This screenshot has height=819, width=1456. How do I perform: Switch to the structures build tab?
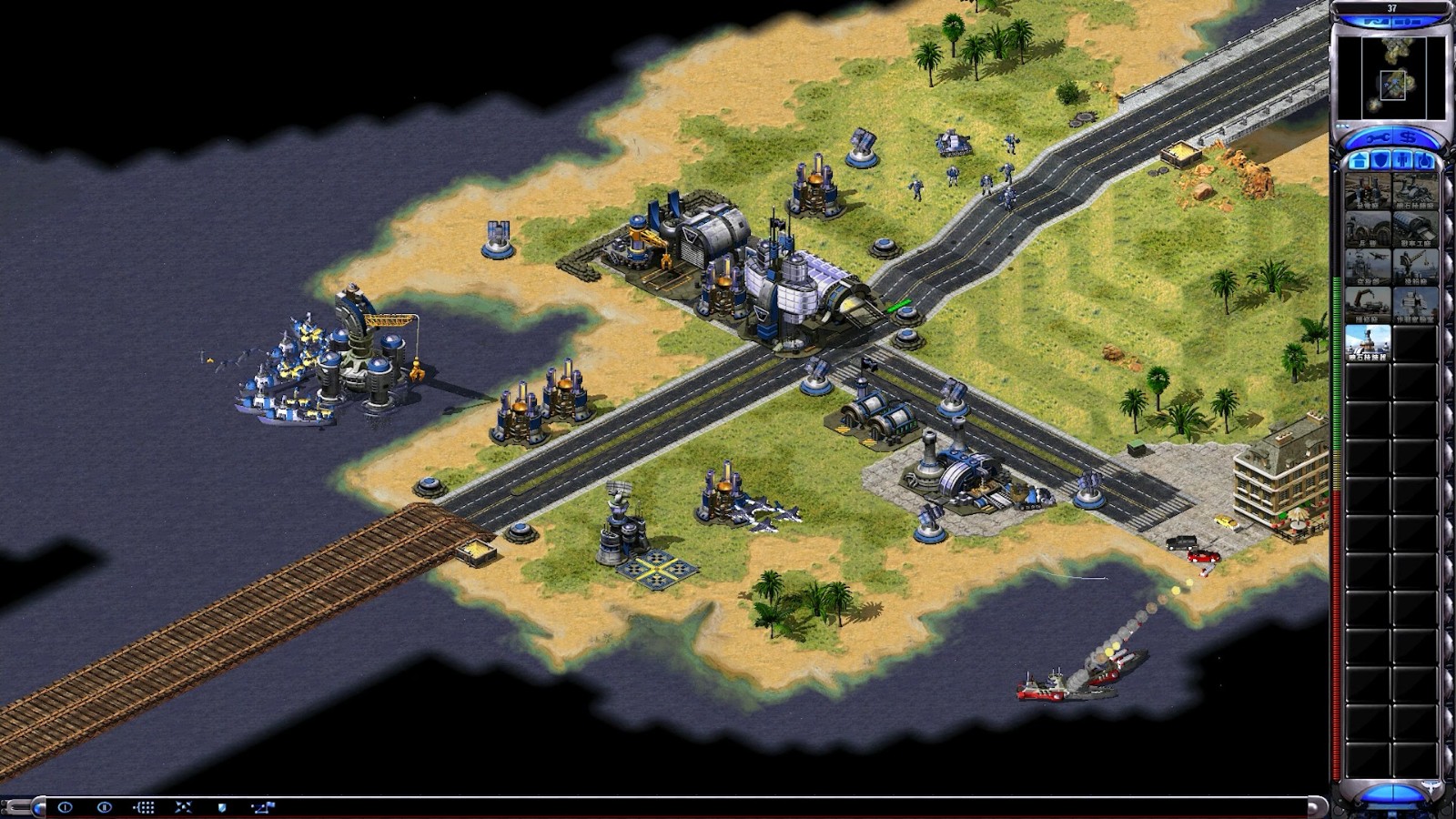click(1359, 161)
